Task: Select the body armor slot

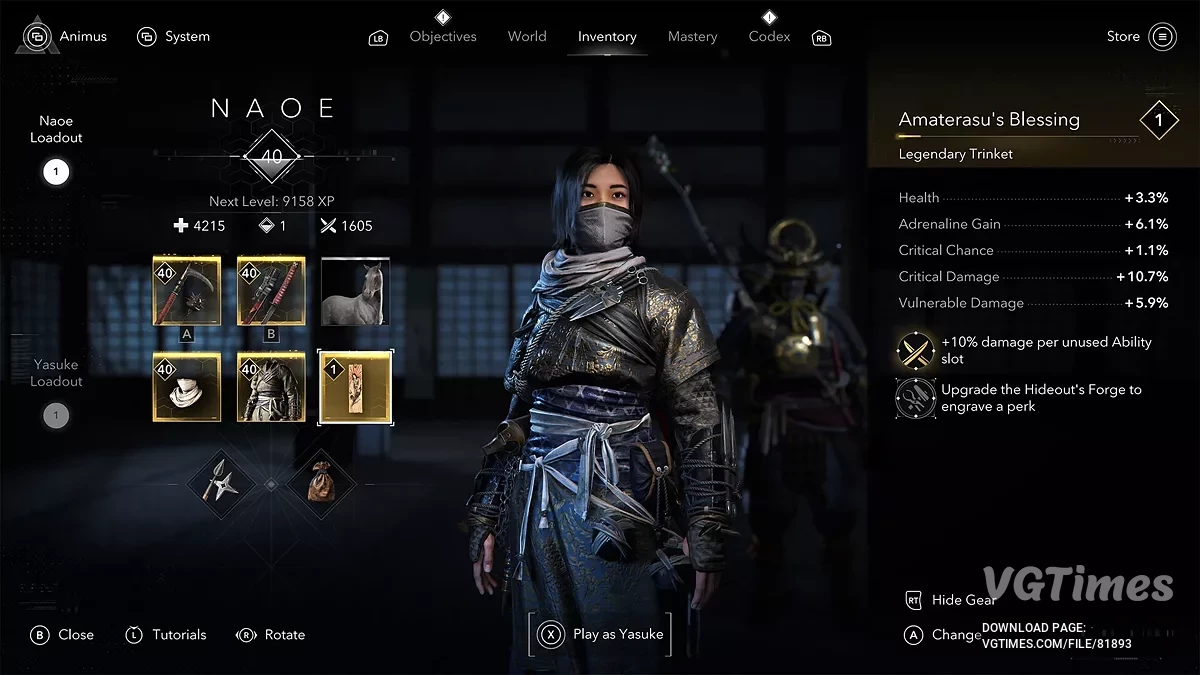Action: click(x=271, y=387)
